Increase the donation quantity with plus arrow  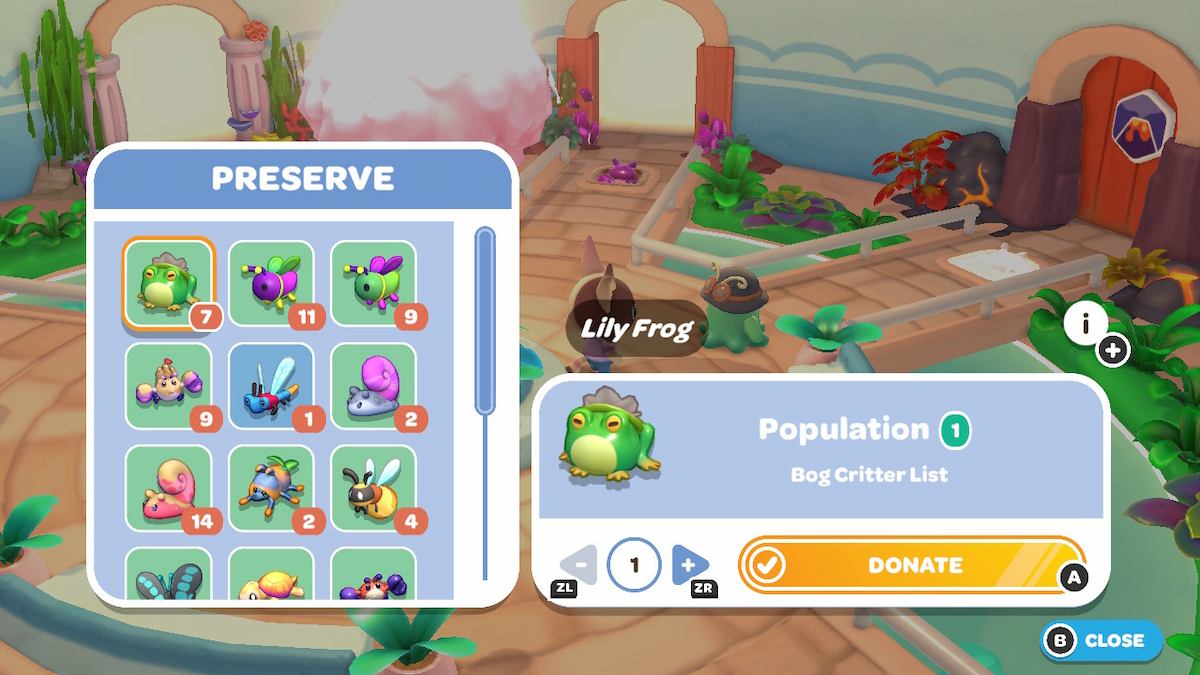point(689,565)
